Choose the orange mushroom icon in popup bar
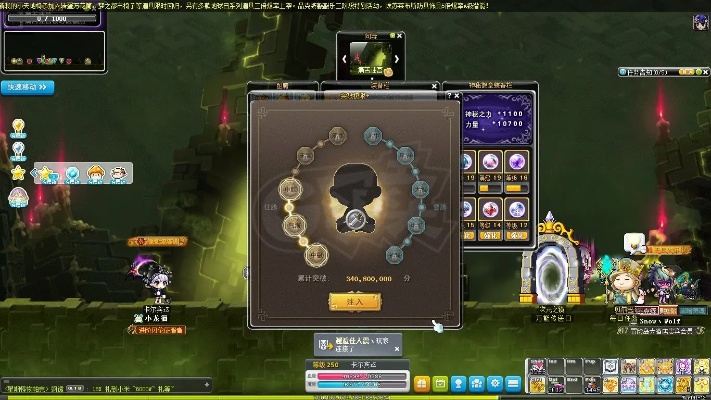This screenshot has width=711, height=400. click(95, 174)
